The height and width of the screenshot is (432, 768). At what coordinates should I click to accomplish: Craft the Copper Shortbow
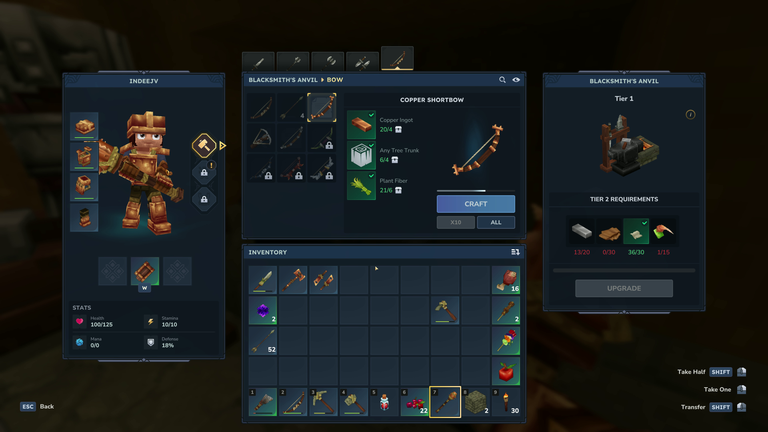coord(475,203)
